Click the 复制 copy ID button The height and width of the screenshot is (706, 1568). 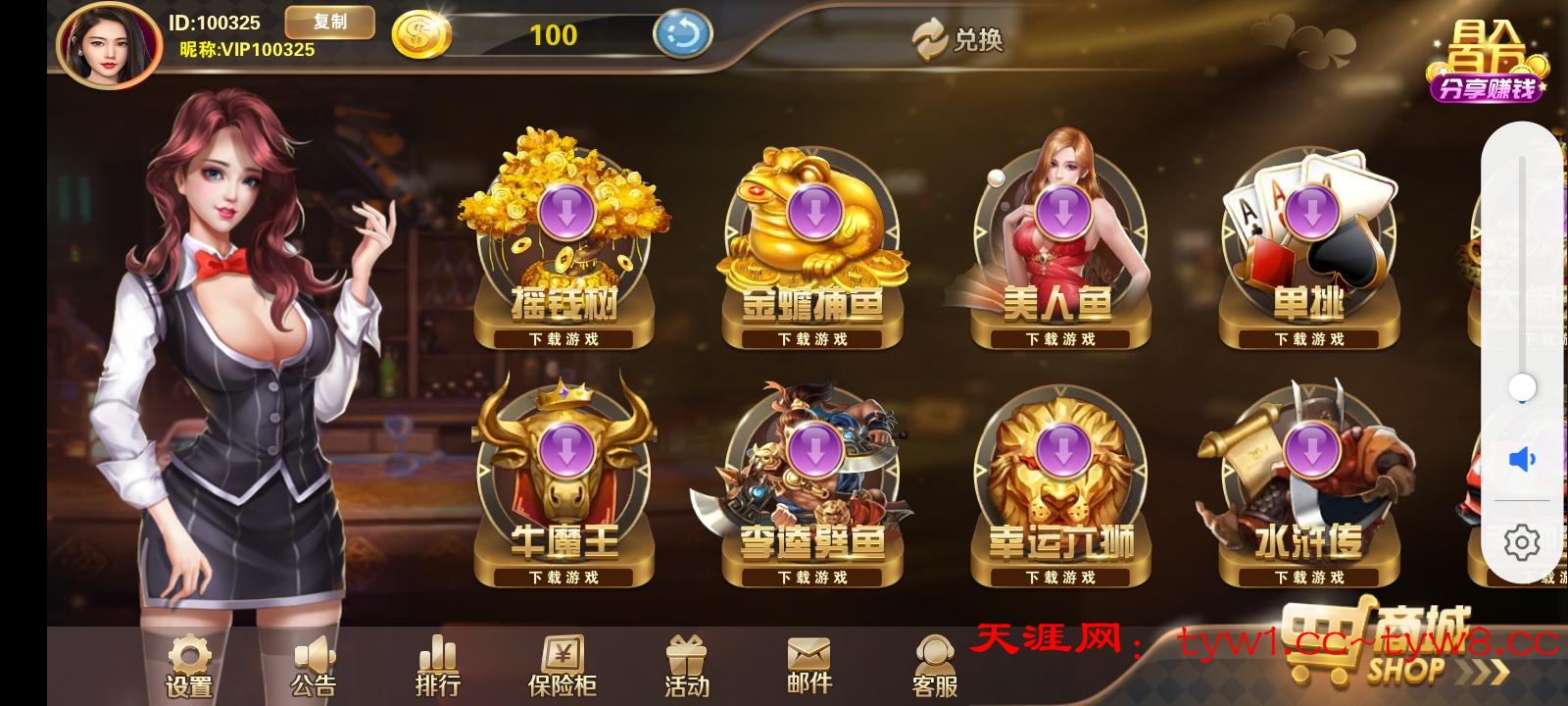click(329, 23)
